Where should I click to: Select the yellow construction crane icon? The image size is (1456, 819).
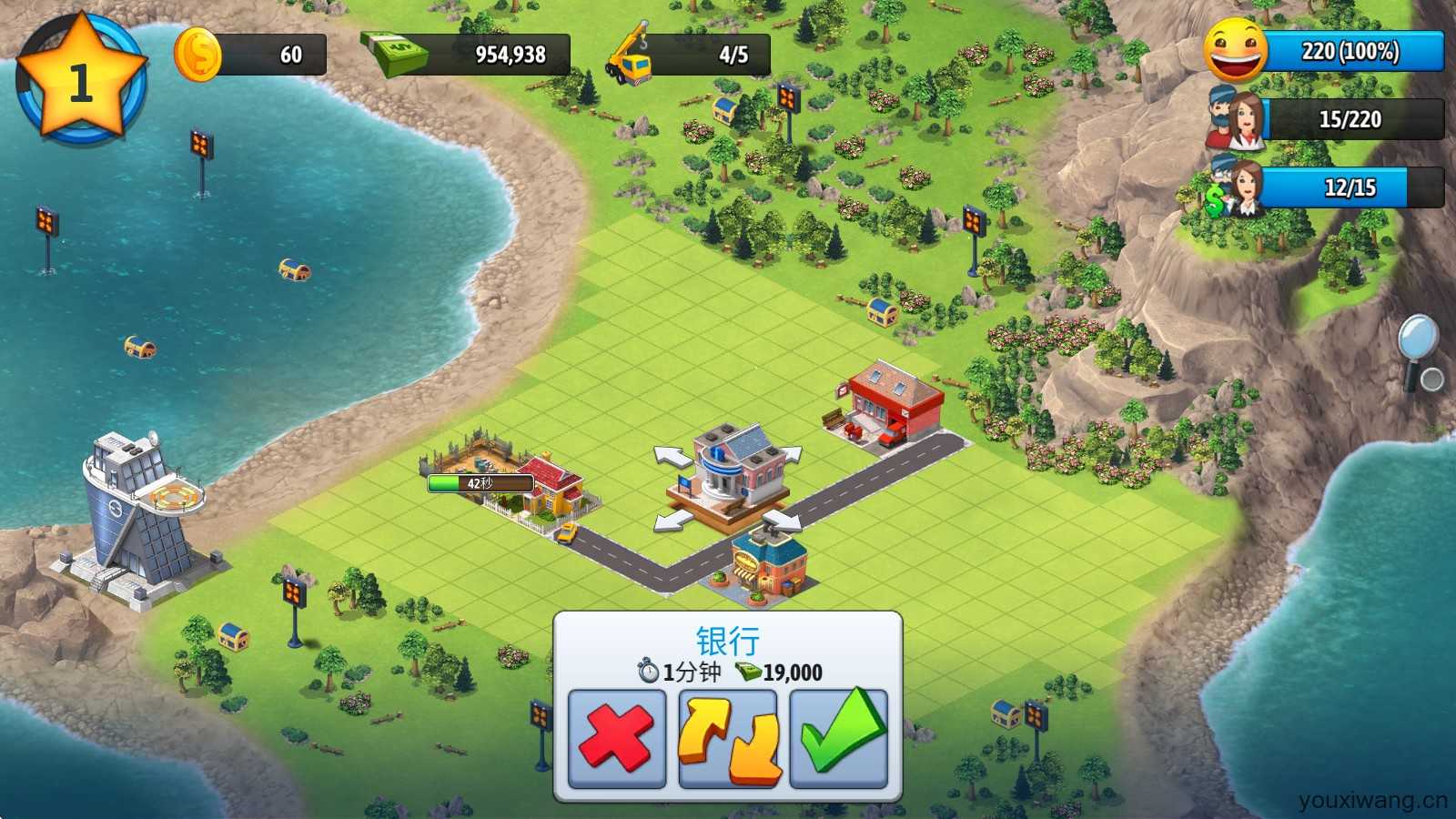630,55
